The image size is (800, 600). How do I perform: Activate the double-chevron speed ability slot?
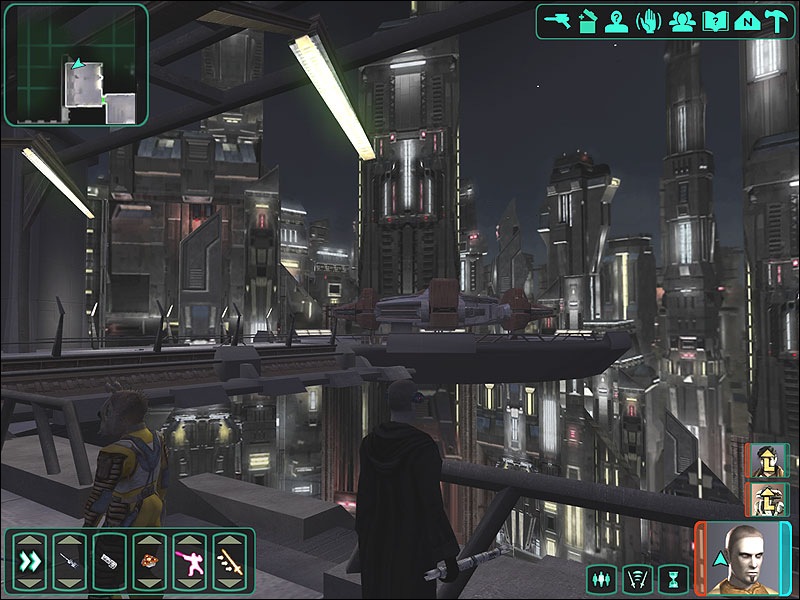28,561
